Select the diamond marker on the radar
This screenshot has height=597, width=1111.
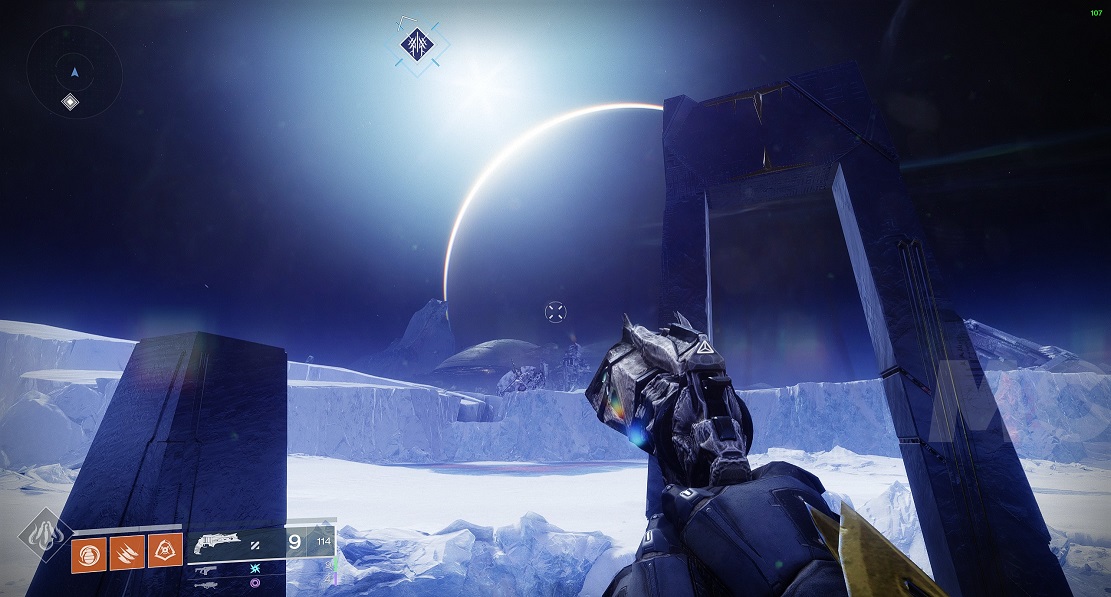[70, 101]
